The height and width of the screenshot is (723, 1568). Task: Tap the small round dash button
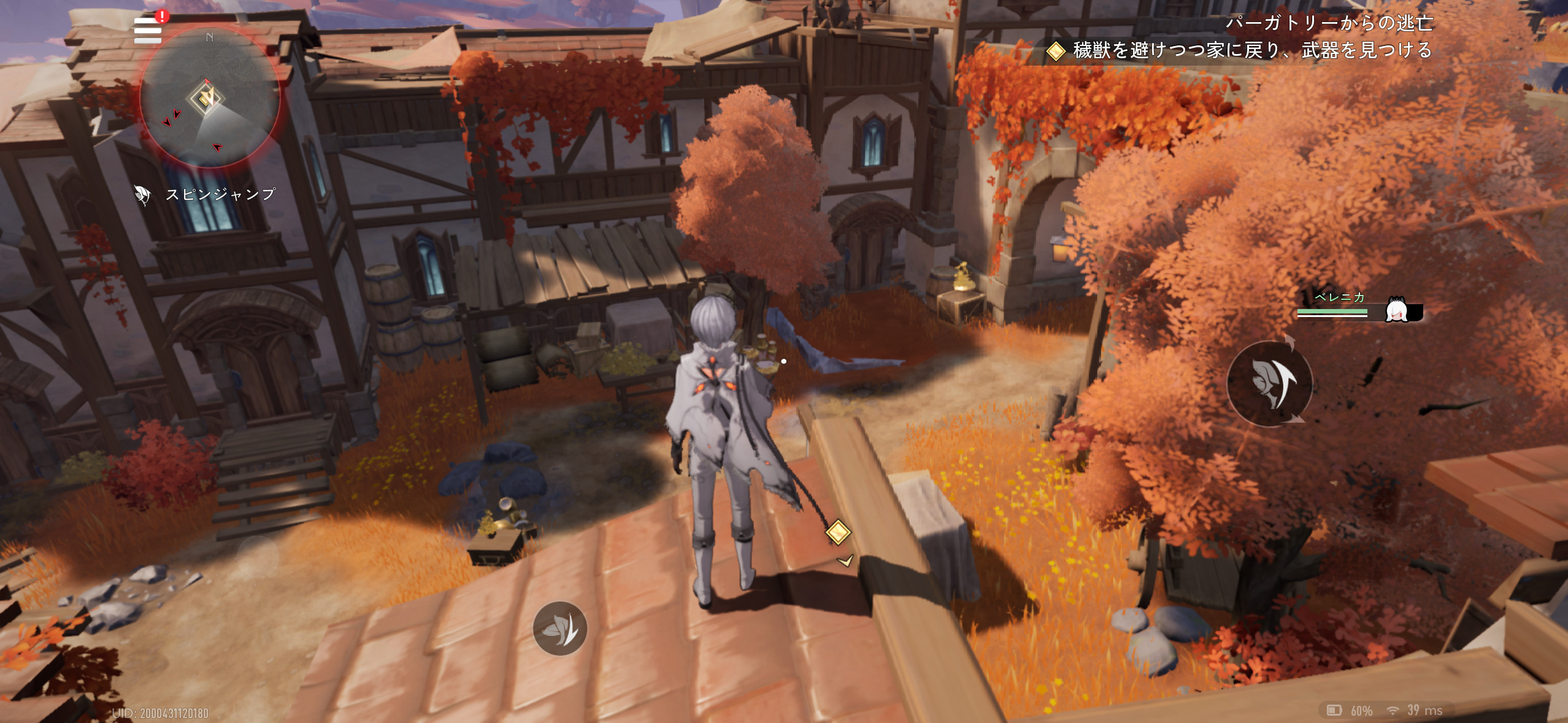559,629
